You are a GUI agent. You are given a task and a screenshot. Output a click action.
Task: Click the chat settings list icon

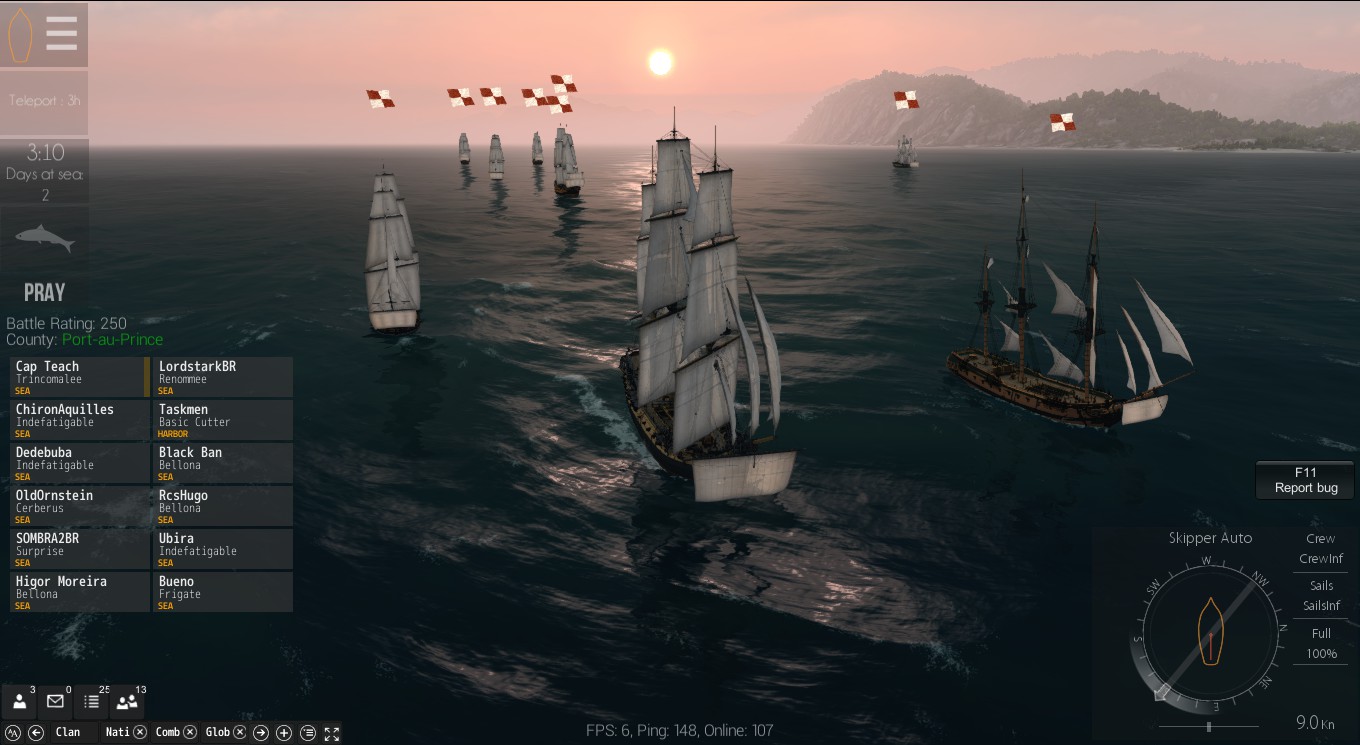[307, 733]
